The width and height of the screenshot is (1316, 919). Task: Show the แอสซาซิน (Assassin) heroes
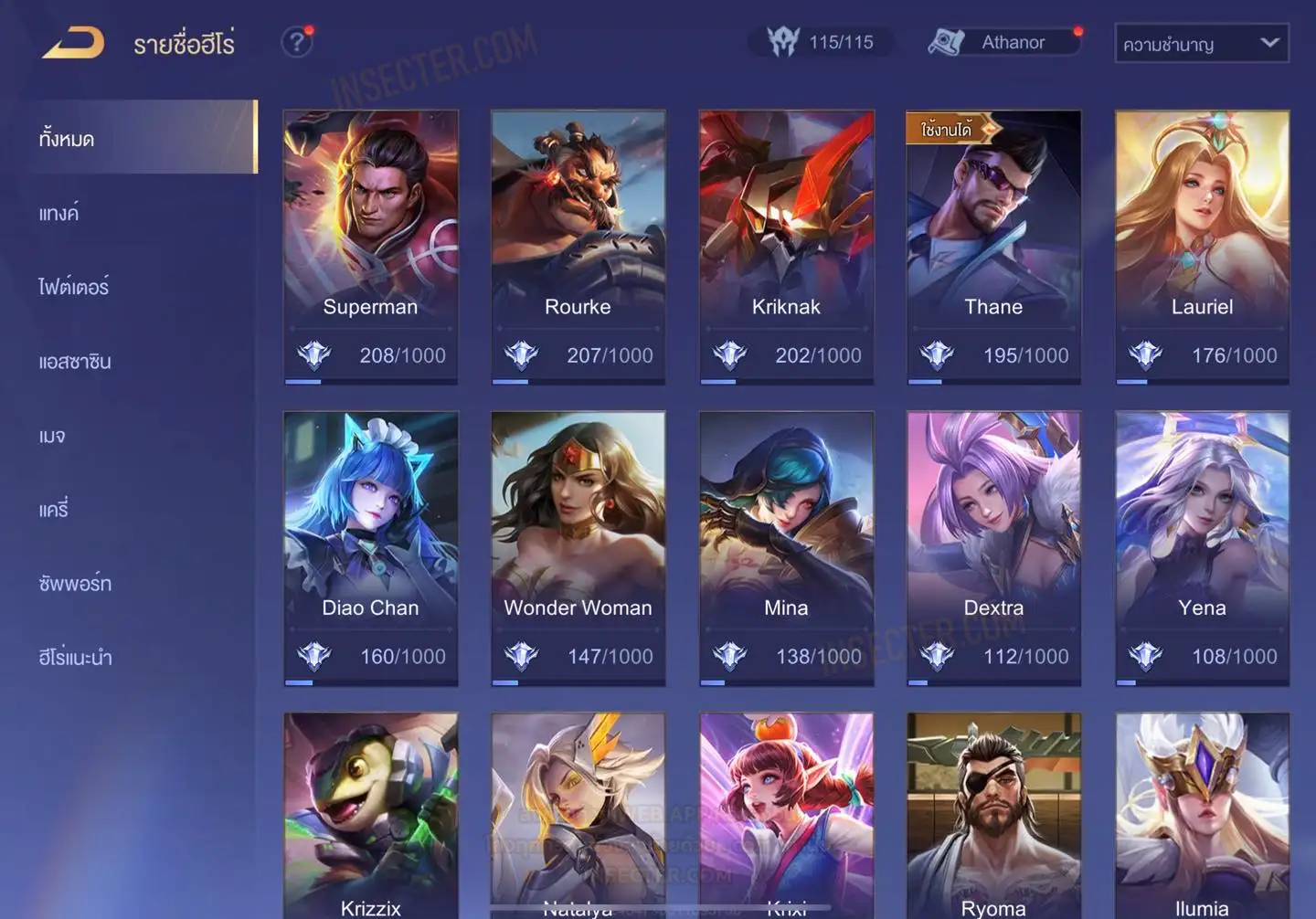(x=75, y=361)
